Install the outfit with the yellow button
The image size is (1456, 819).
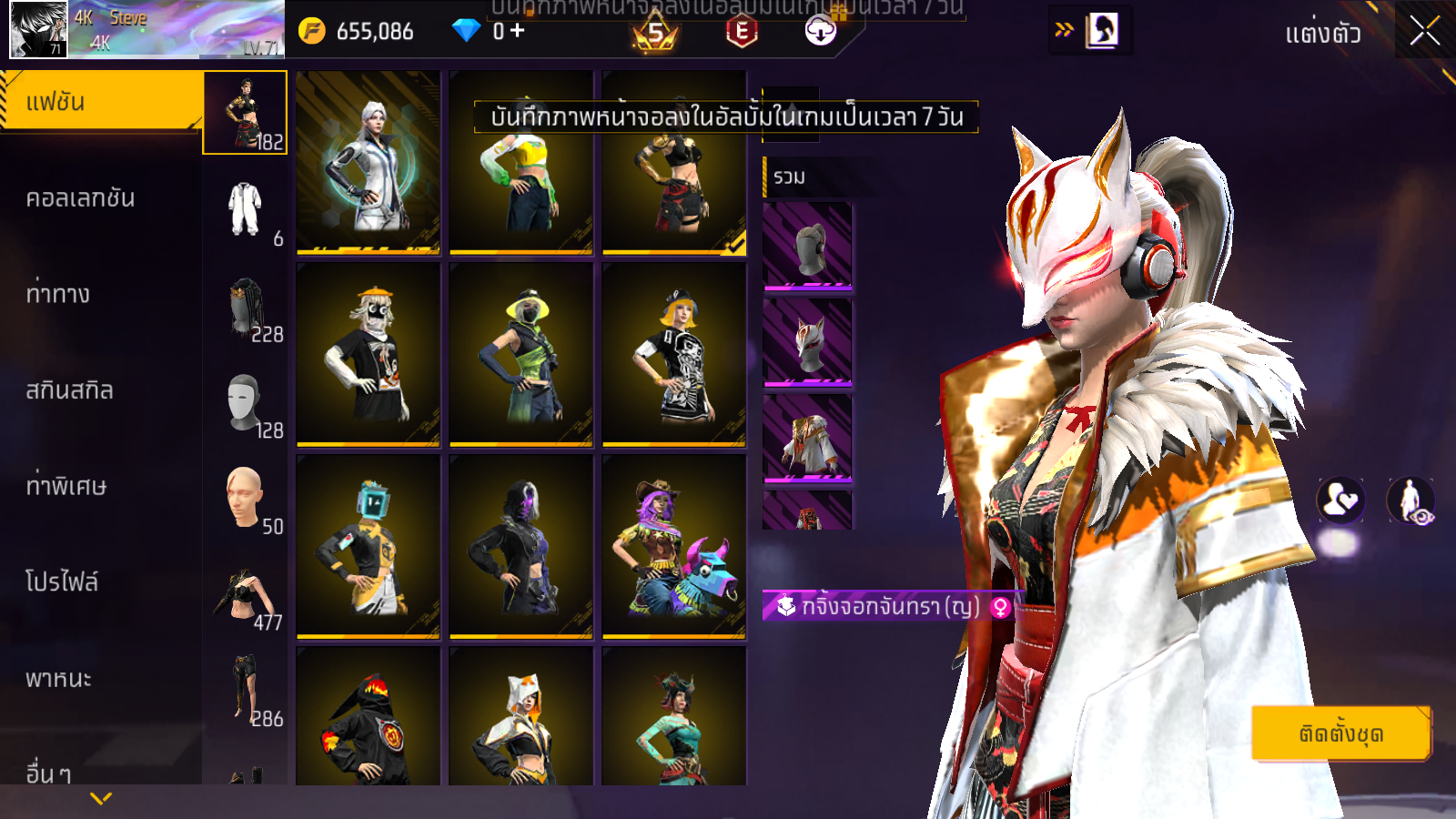(1340, 733)
